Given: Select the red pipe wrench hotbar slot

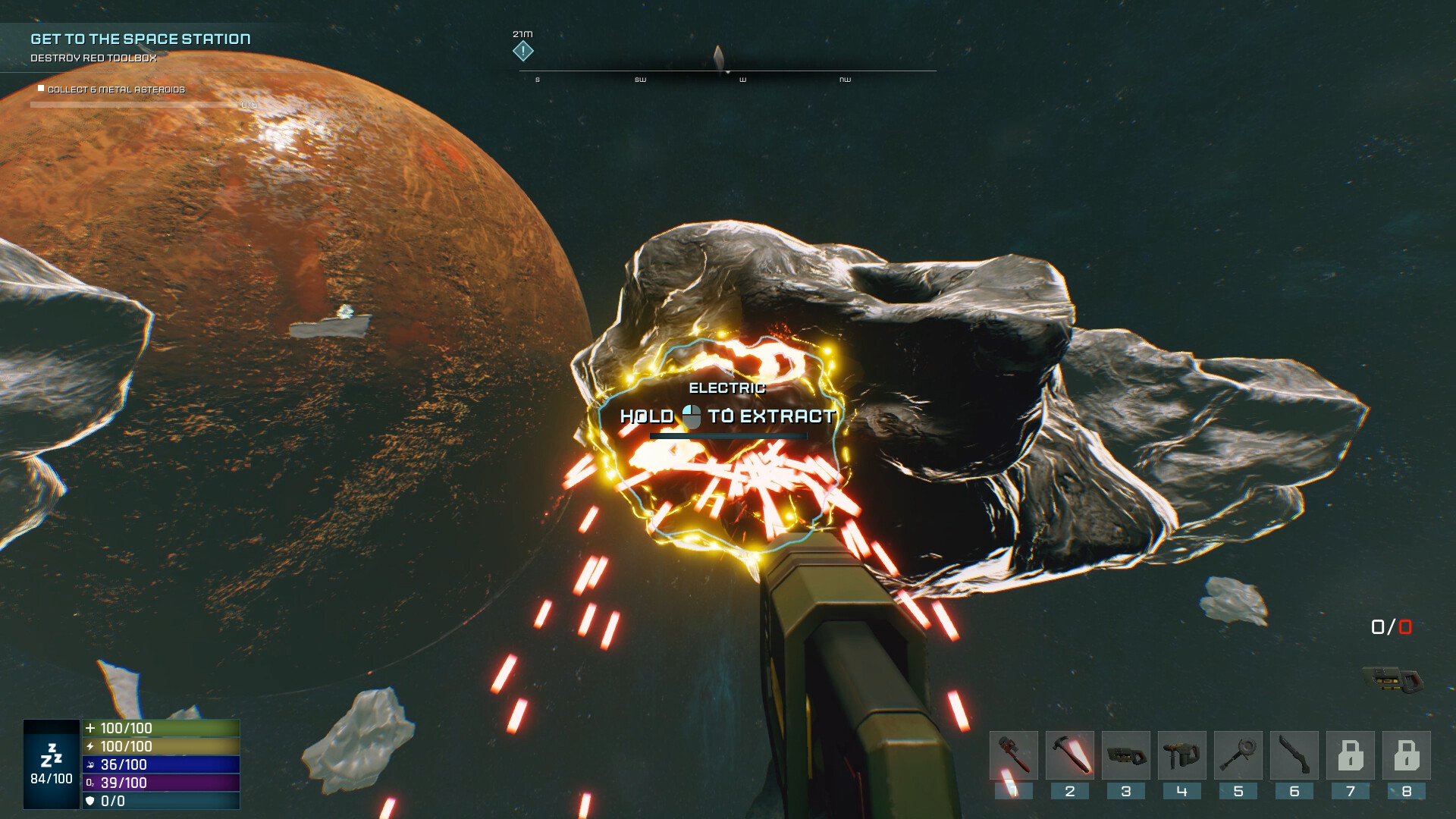Looking at the screenshot, I should [1014, 755].
